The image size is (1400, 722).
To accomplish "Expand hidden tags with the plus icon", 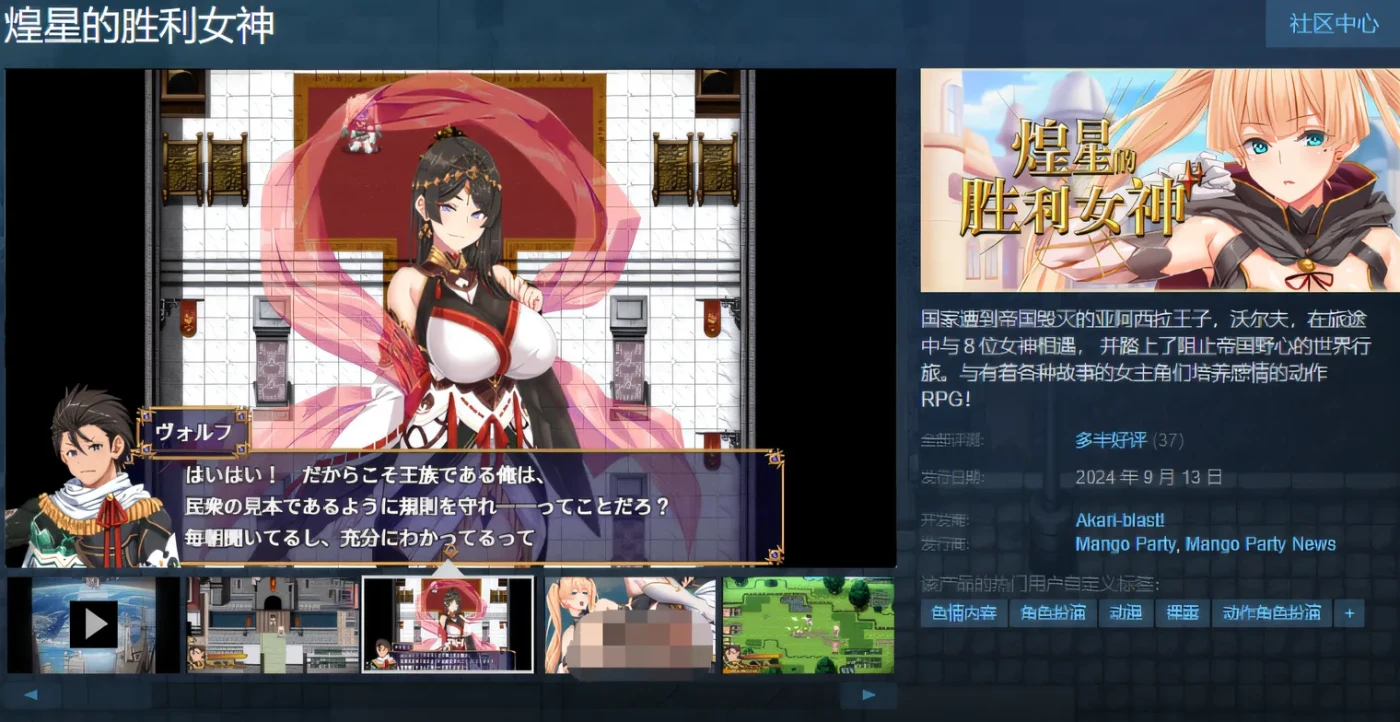I will pyautogui.click(x=1349, y=613).
